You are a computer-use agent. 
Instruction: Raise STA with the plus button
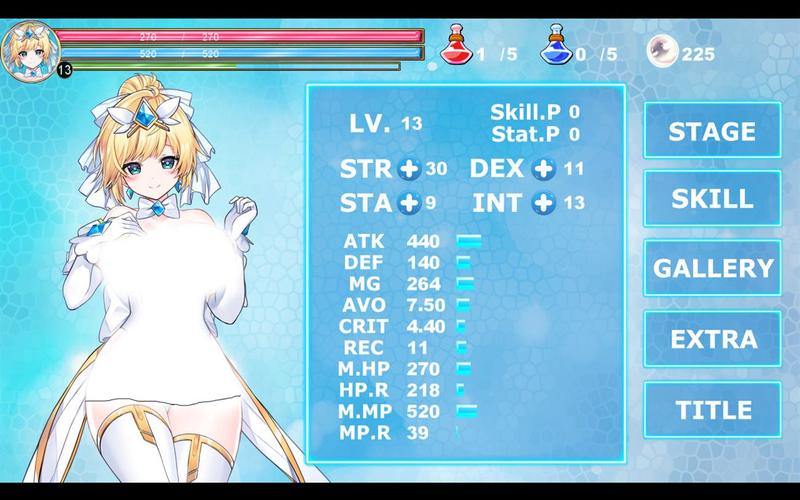(408, 203)
